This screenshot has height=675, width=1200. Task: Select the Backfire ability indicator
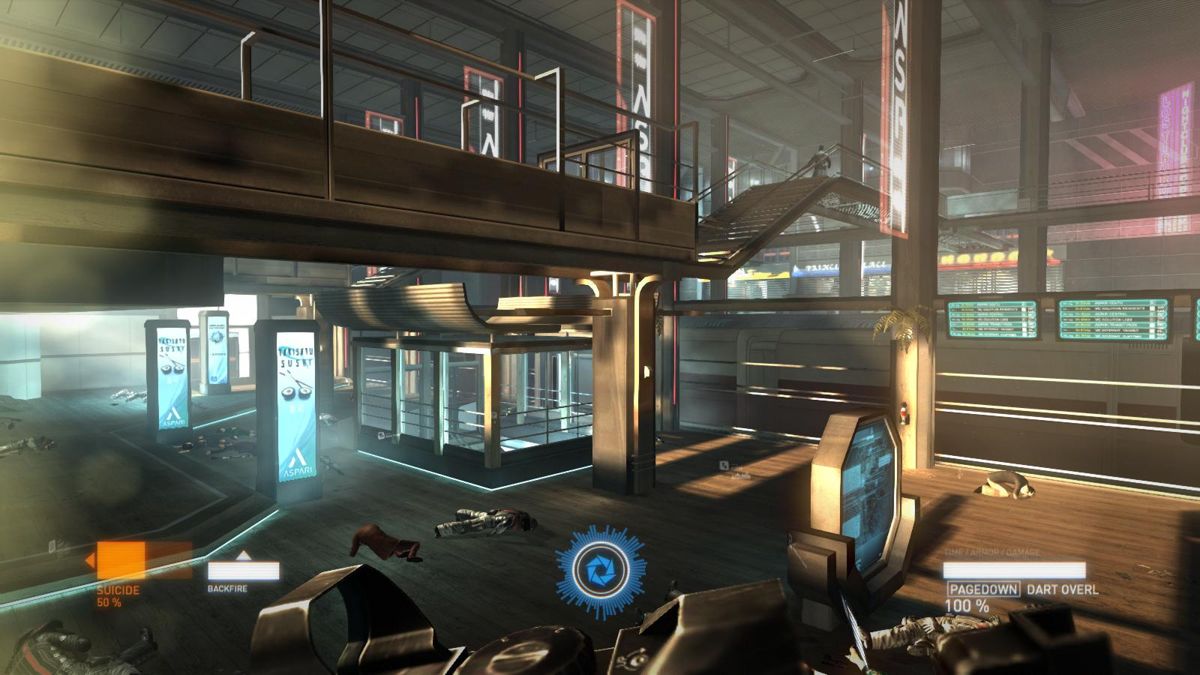243,570
